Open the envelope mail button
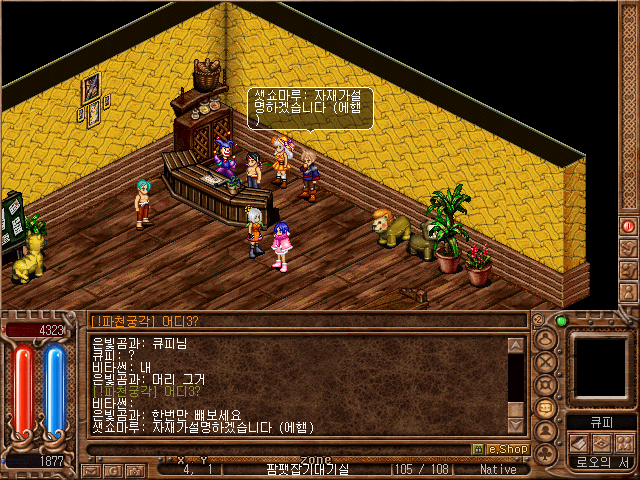 pyautogui.click(x=92, y=469)
